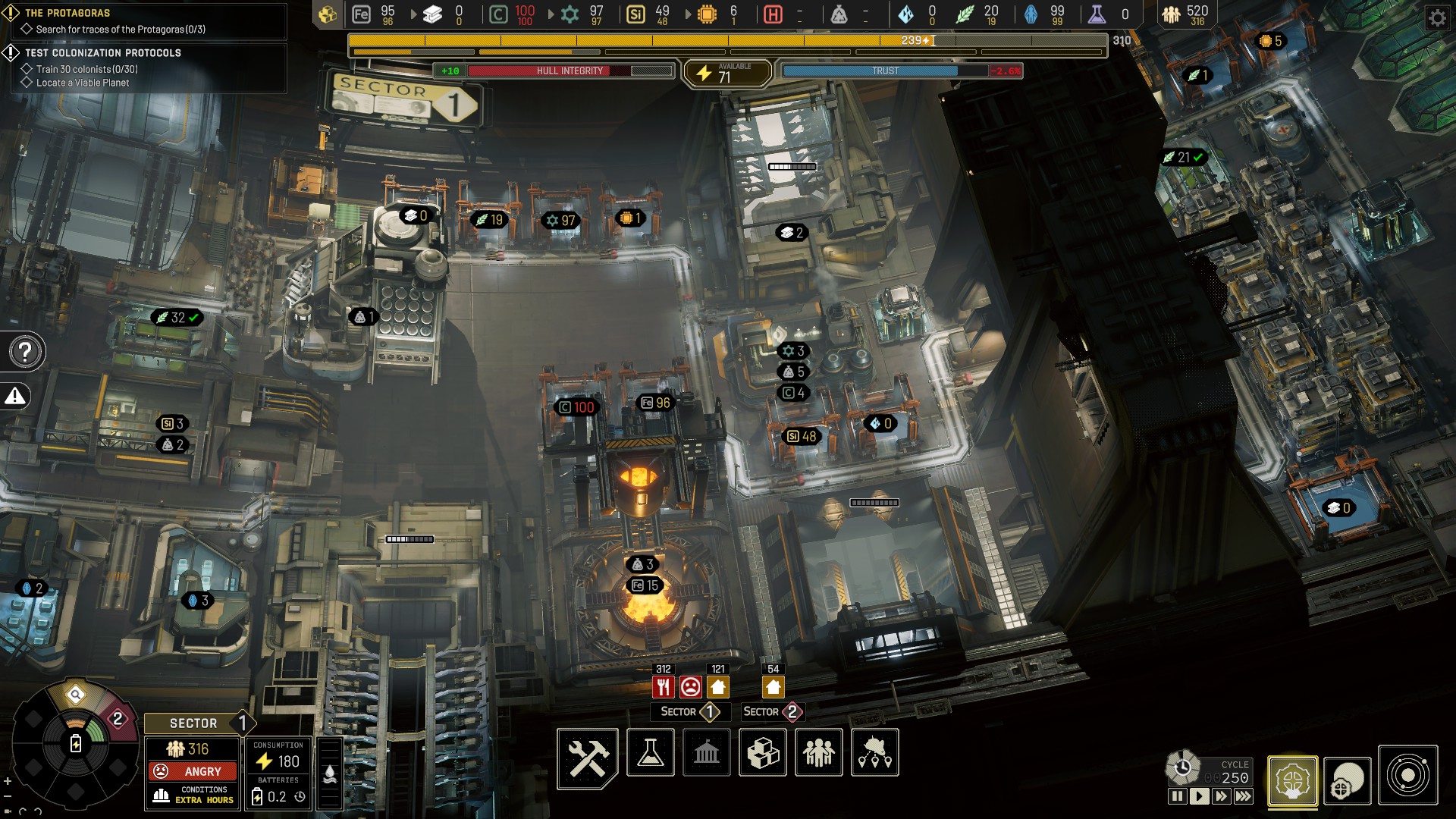Open the question mark help button
Image resolution: width=1456 pixels, height=819 pixels.
pos(26,352)
